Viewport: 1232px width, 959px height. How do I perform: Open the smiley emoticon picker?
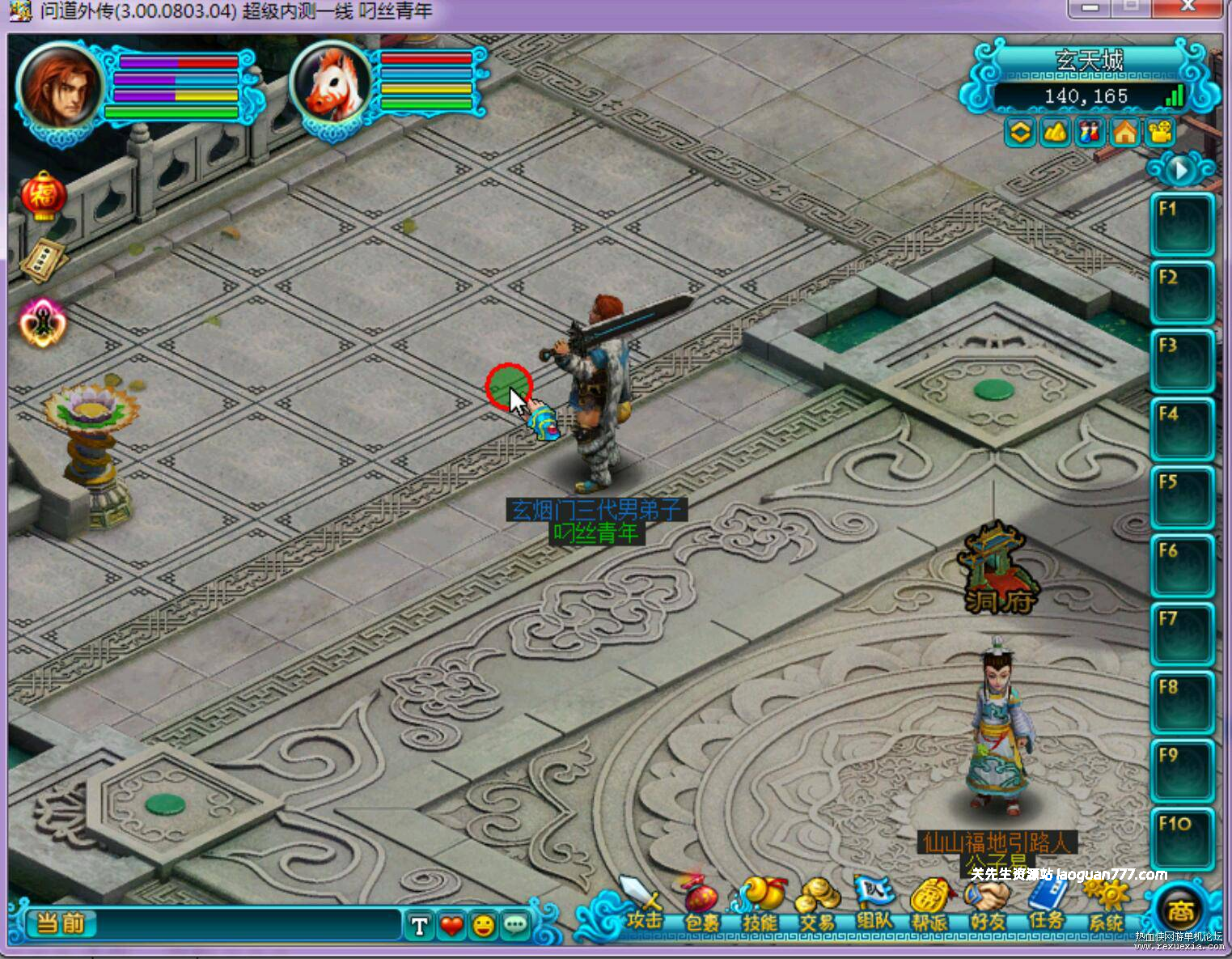[x=484, y=925]
